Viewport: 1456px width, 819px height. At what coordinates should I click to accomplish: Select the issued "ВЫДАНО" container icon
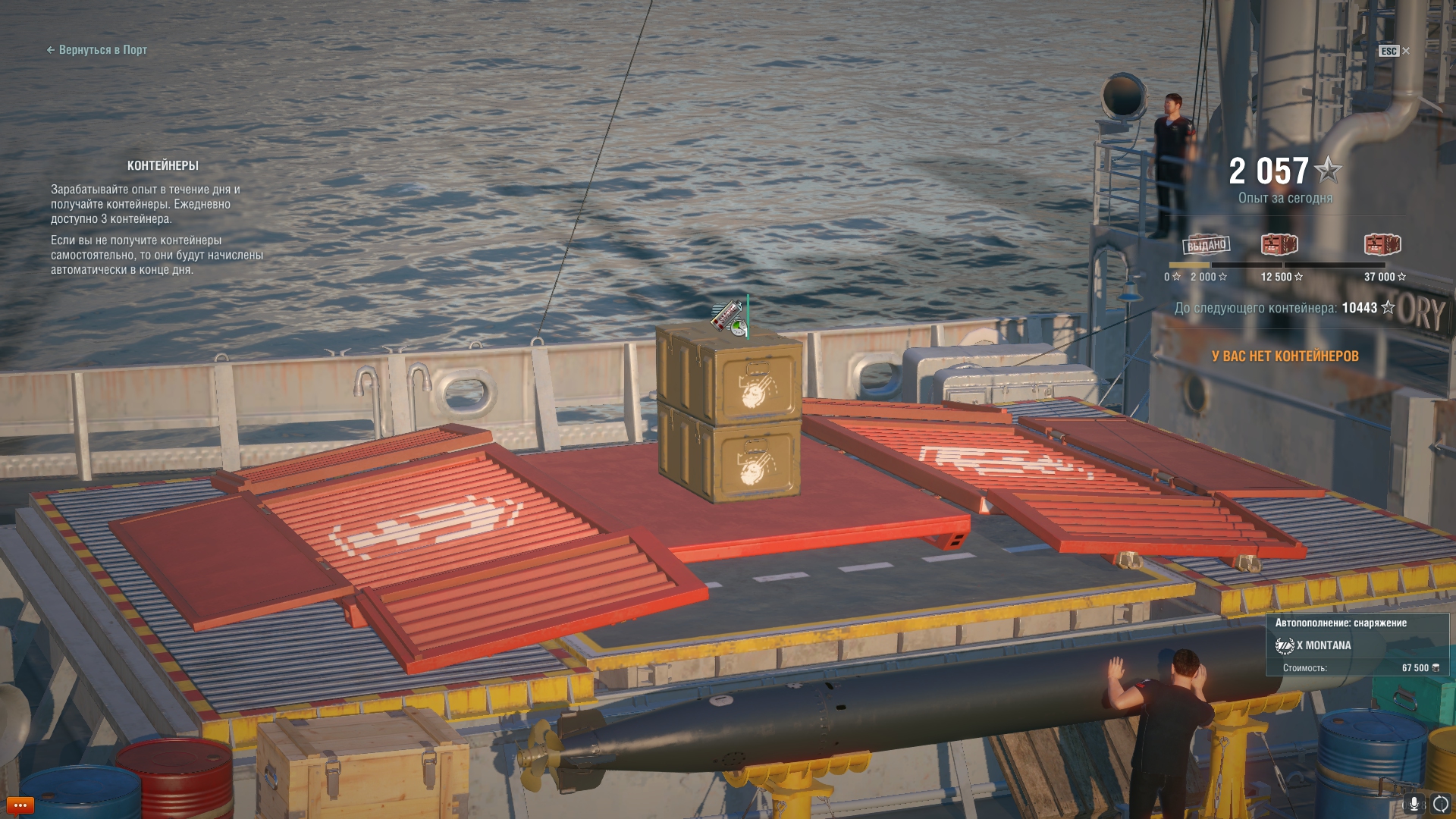click(x=1206, y=245)
